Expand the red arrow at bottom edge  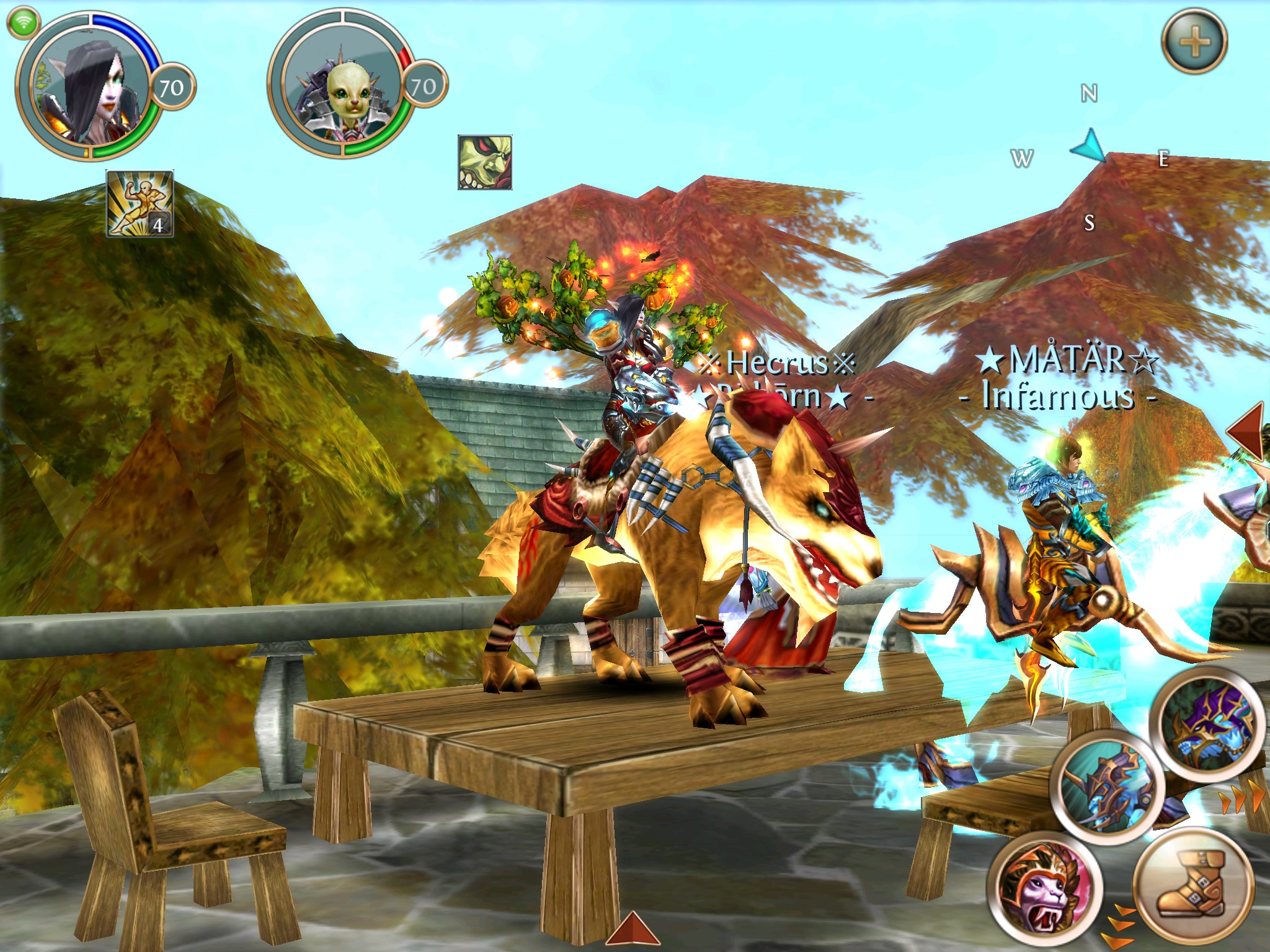point(632,930)
